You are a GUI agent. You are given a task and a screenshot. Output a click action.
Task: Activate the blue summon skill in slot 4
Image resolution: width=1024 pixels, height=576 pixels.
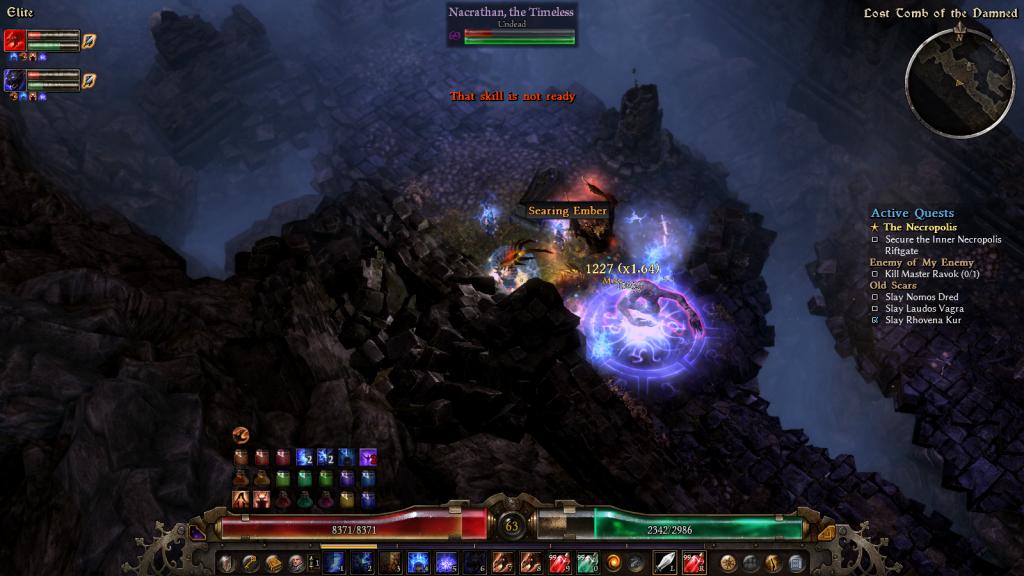[x=418, y=563]
